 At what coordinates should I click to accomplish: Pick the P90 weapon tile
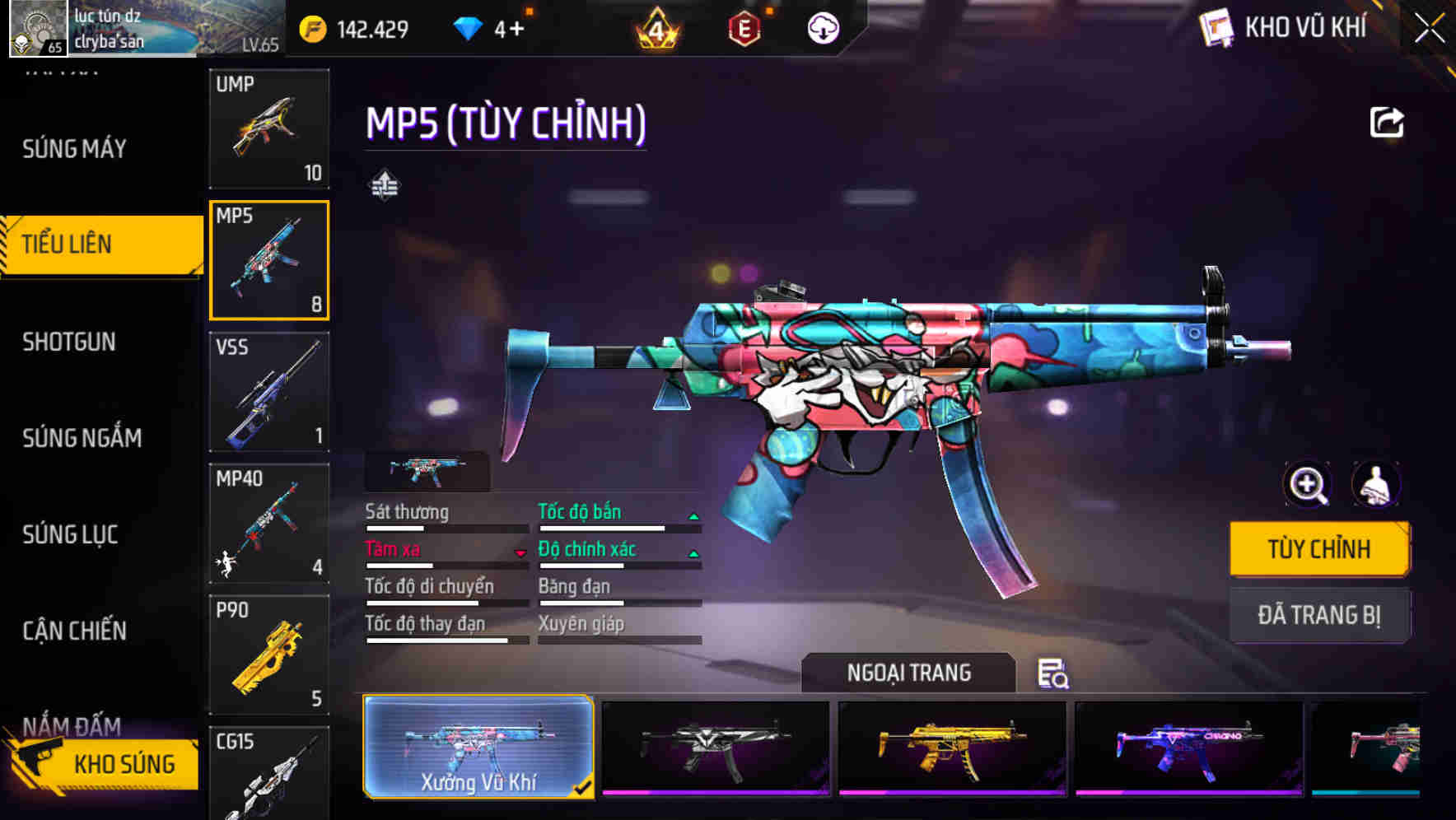point(269,655)
